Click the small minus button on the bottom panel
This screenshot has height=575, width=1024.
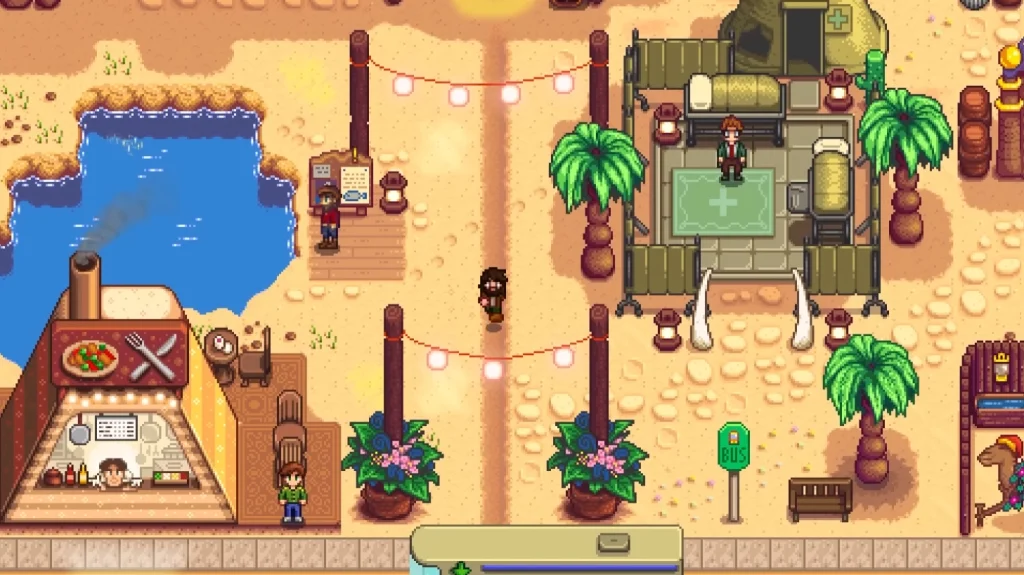pos(613,543)
